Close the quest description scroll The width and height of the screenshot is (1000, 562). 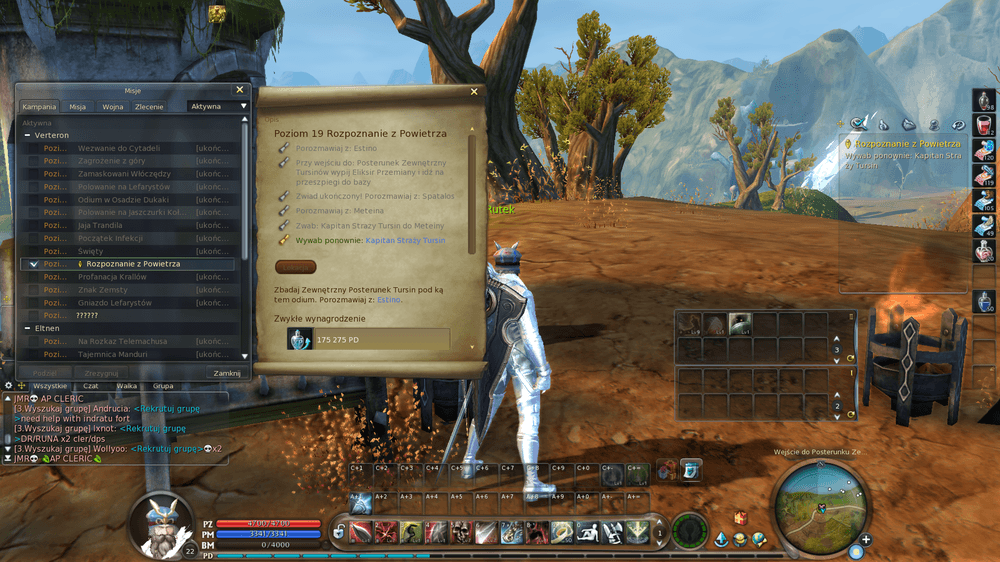[x=475, y=92]
